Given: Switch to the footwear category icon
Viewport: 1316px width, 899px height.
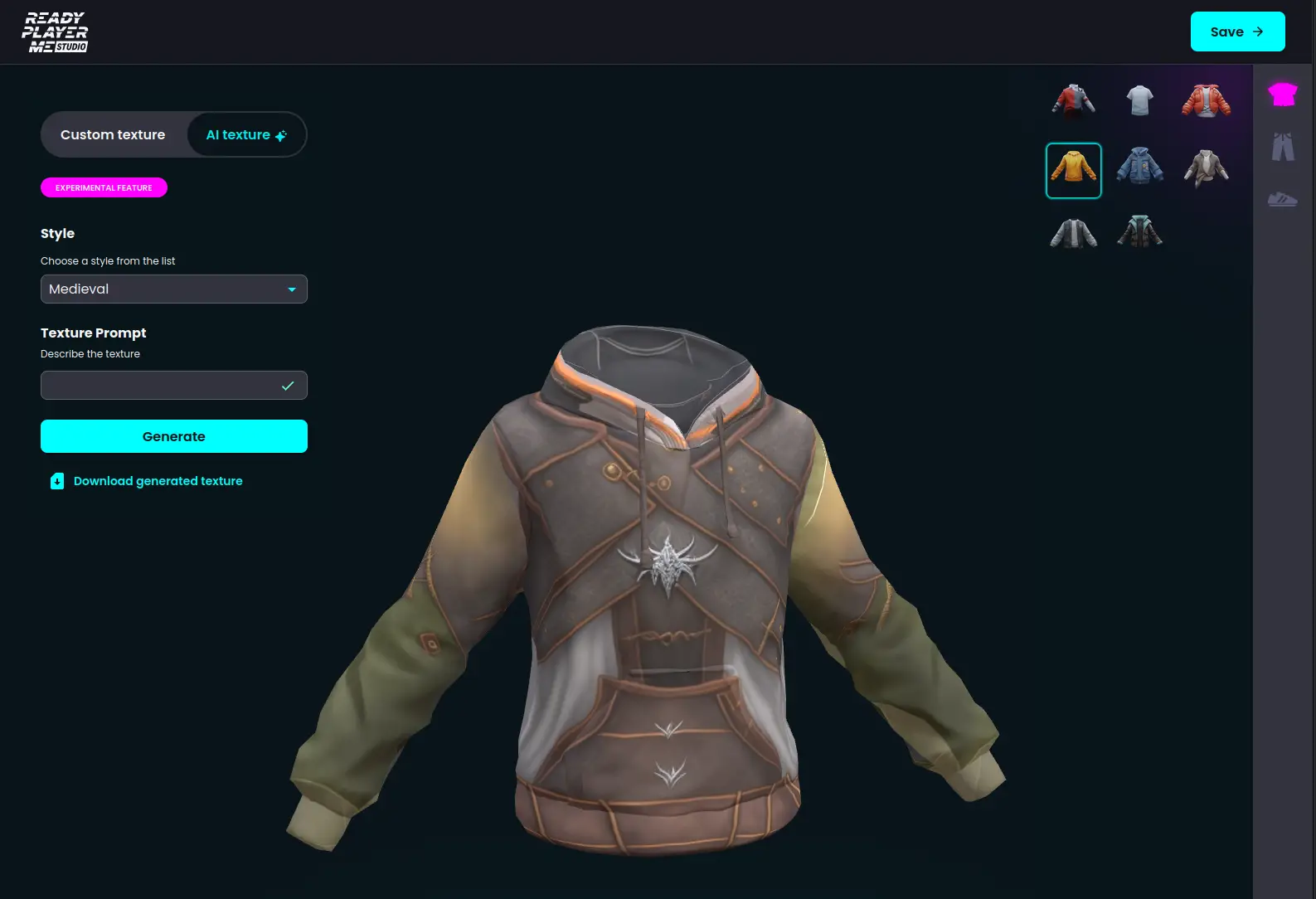Looking at the screenshot, I should 1282,199.
